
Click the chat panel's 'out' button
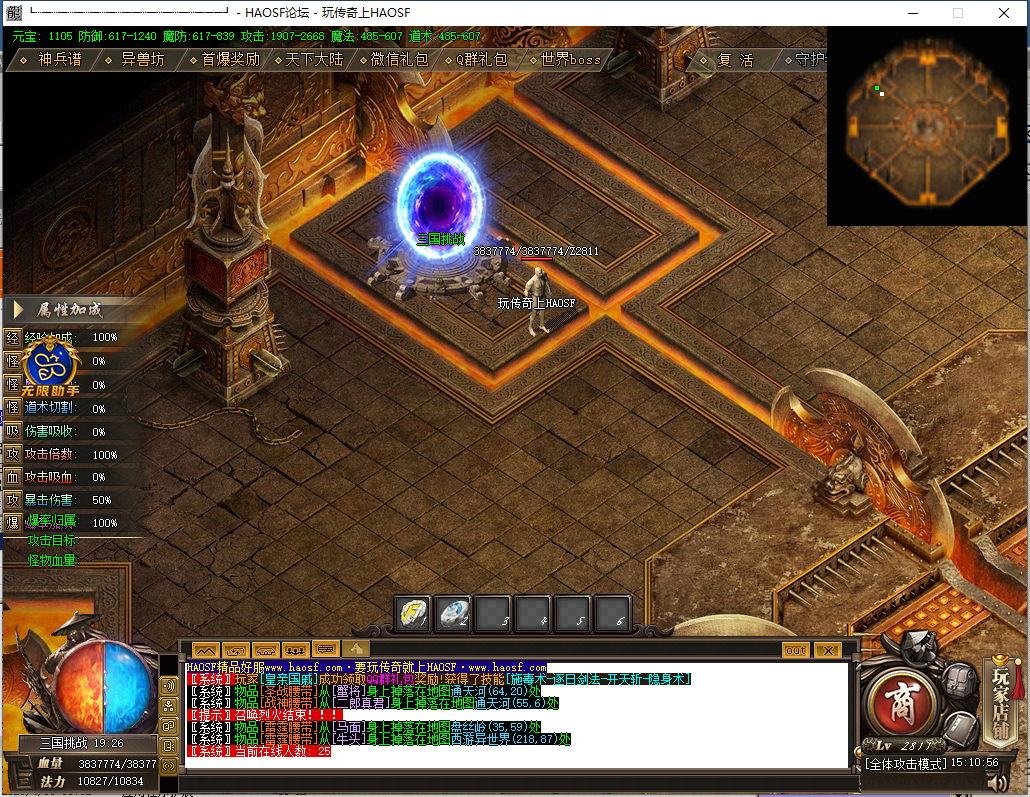point(796,650)
